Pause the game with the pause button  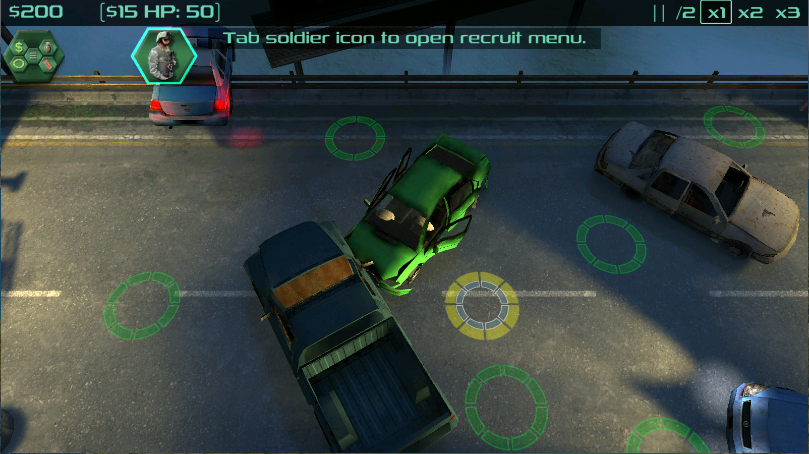click(658, 13)
